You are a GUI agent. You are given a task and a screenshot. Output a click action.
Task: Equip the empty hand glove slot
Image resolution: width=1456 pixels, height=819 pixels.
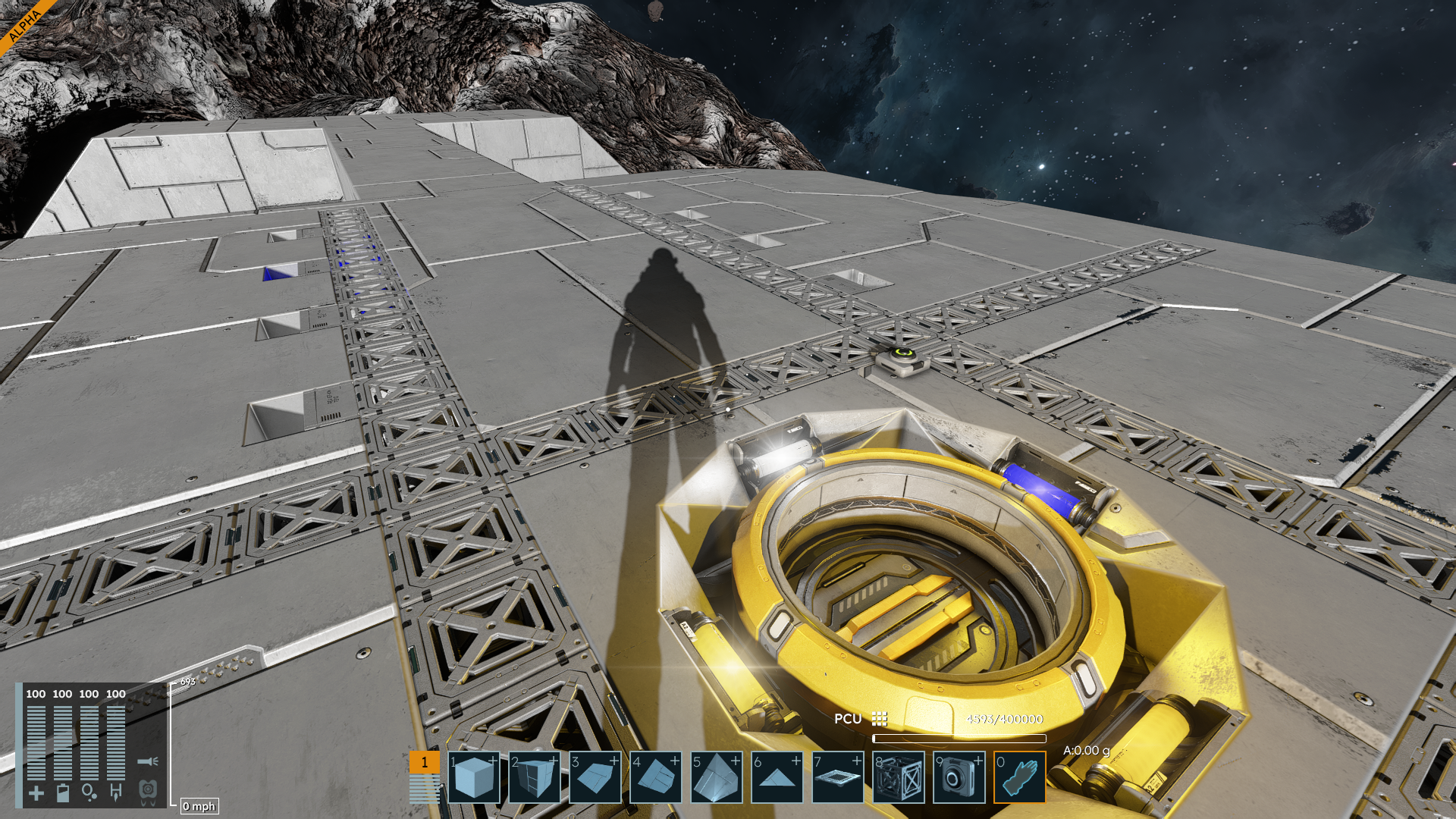[x=1020, y=777]
